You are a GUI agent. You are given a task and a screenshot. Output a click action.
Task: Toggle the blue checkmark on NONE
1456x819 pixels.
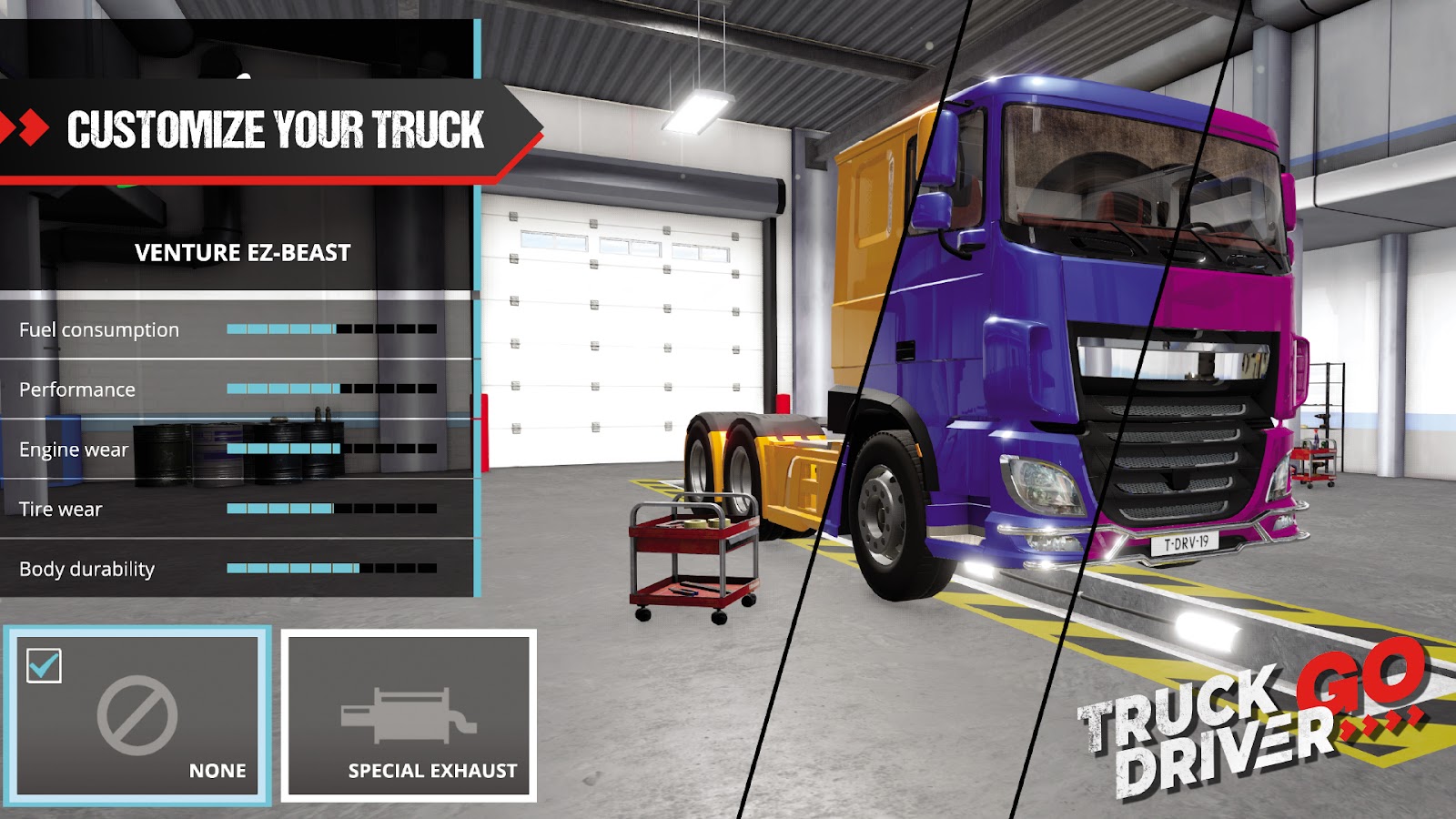point(42,667)
